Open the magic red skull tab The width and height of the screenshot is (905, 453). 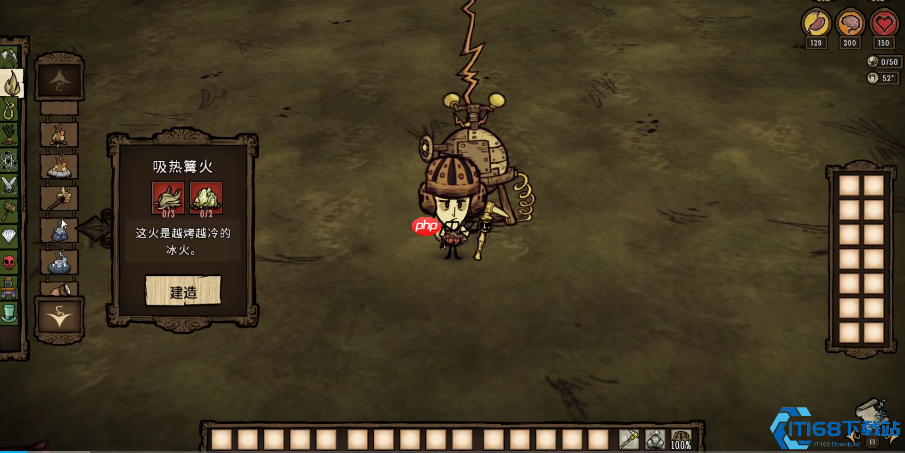pyautogui.click(x=10, y=262)
